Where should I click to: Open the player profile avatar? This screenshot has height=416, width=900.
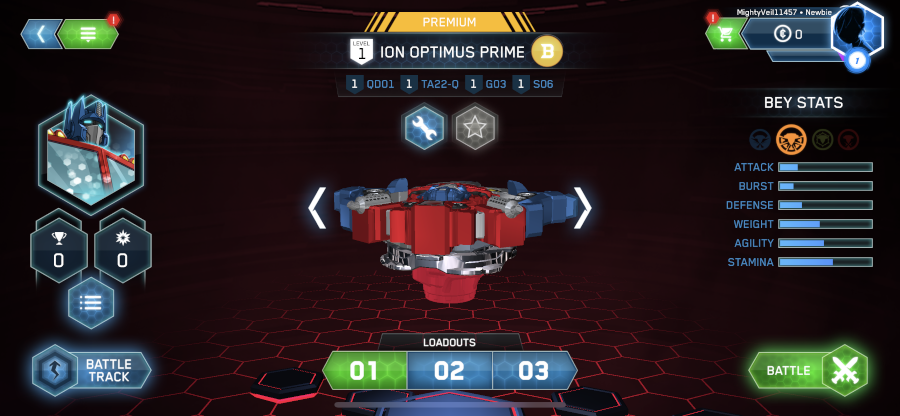(856, 33)
